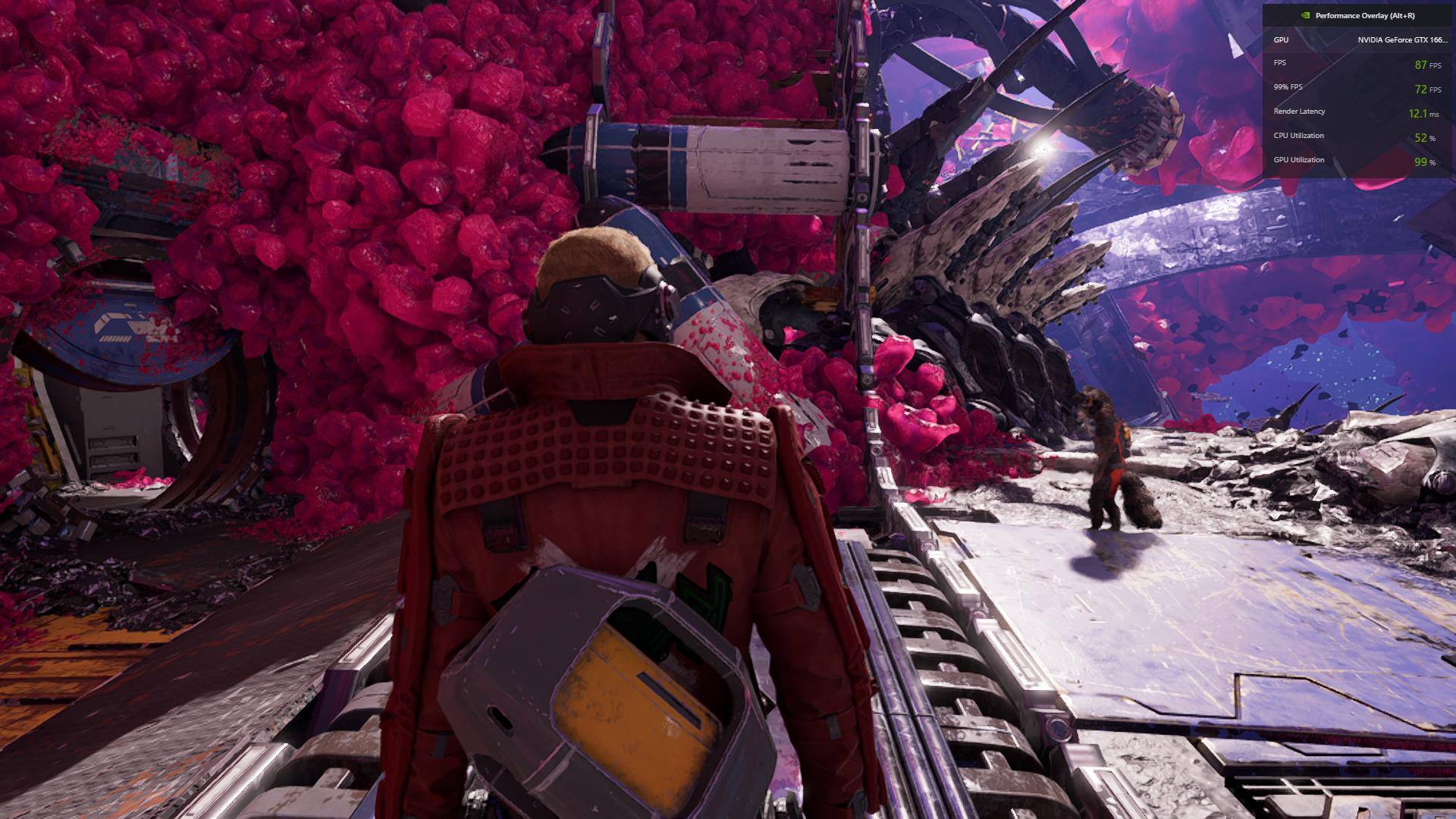Viewport: 1456px width, 819px height.
Task: Click the NVIDIA Performance Overlay header
Action: pos(1357,16)
